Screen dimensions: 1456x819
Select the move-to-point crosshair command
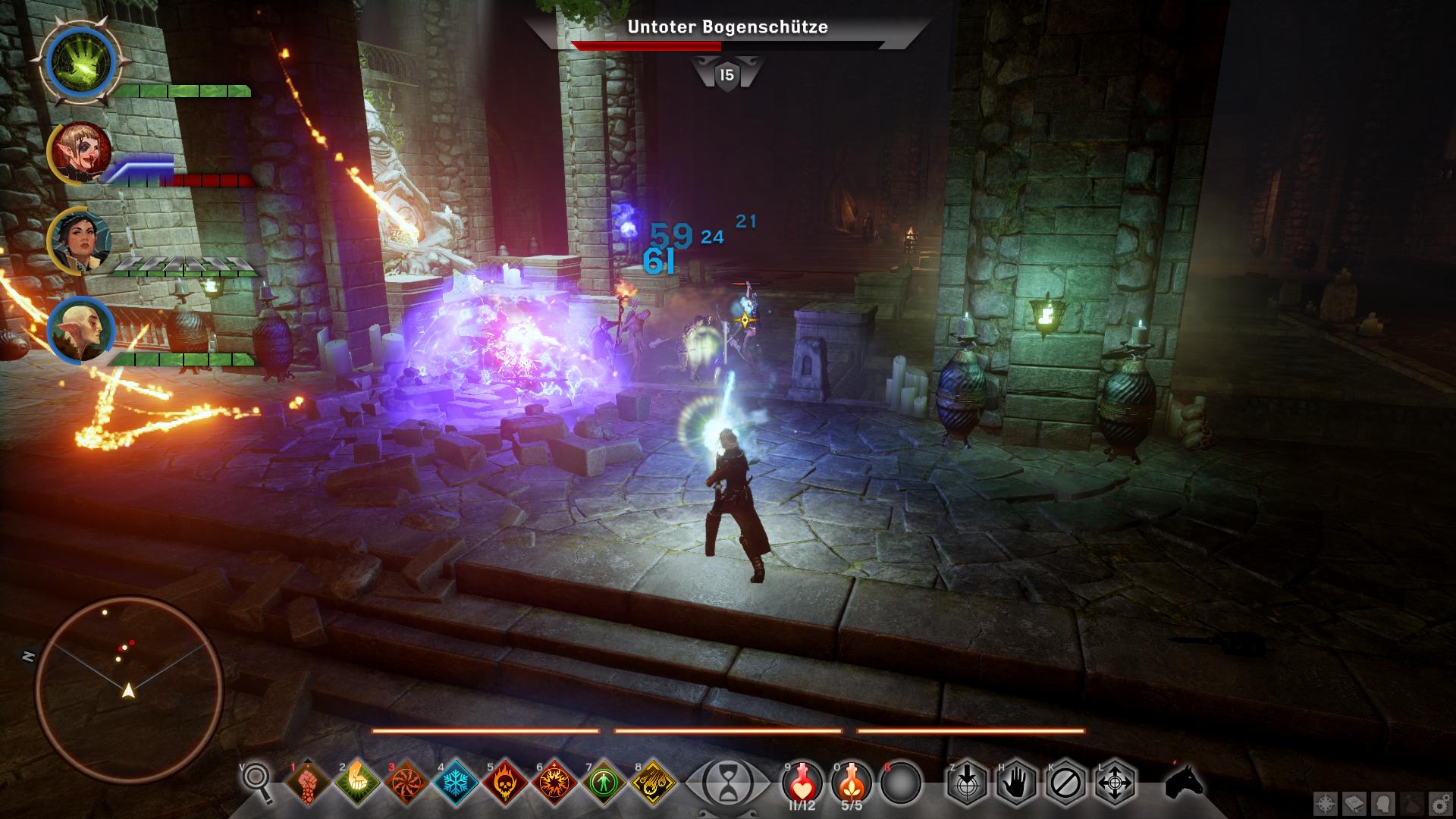pyautogui.click(x=1115, y=781)
